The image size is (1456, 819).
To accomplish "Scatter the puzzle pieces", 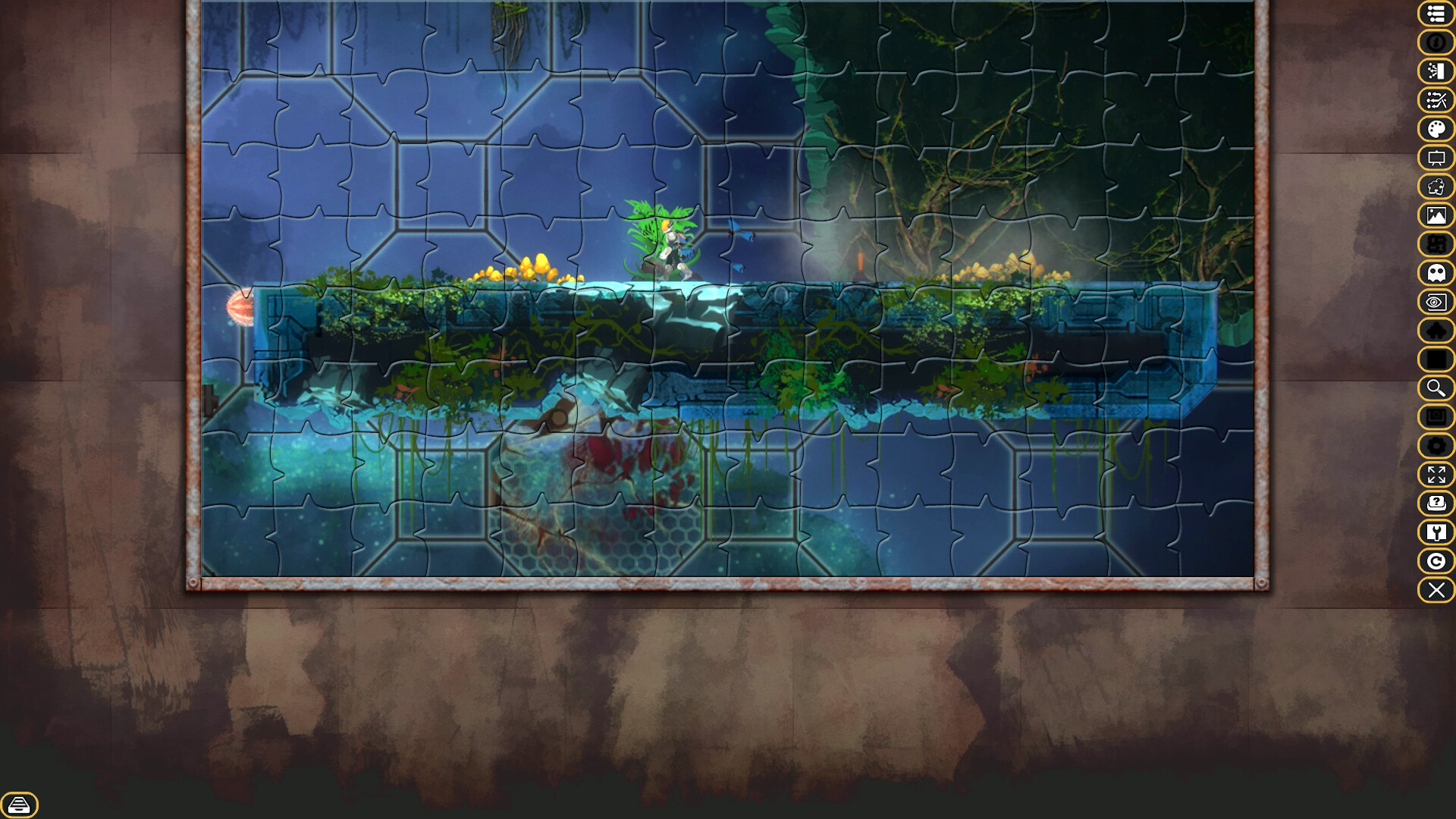I will click(1436, 101).
